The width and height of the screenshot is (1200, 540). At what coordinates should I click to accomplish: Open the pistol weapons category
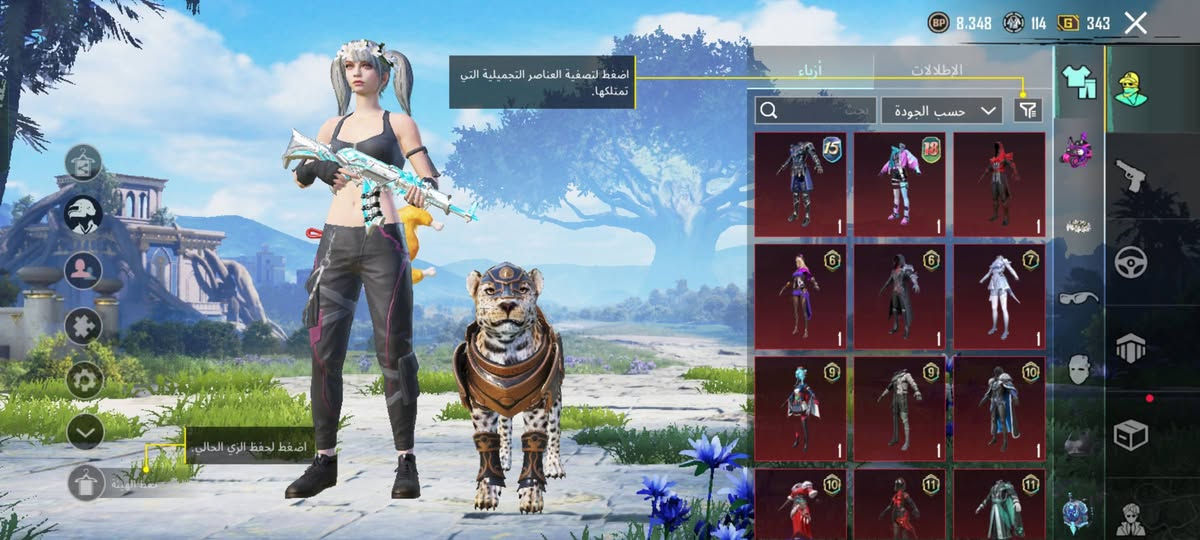(x=1131, y=174)
